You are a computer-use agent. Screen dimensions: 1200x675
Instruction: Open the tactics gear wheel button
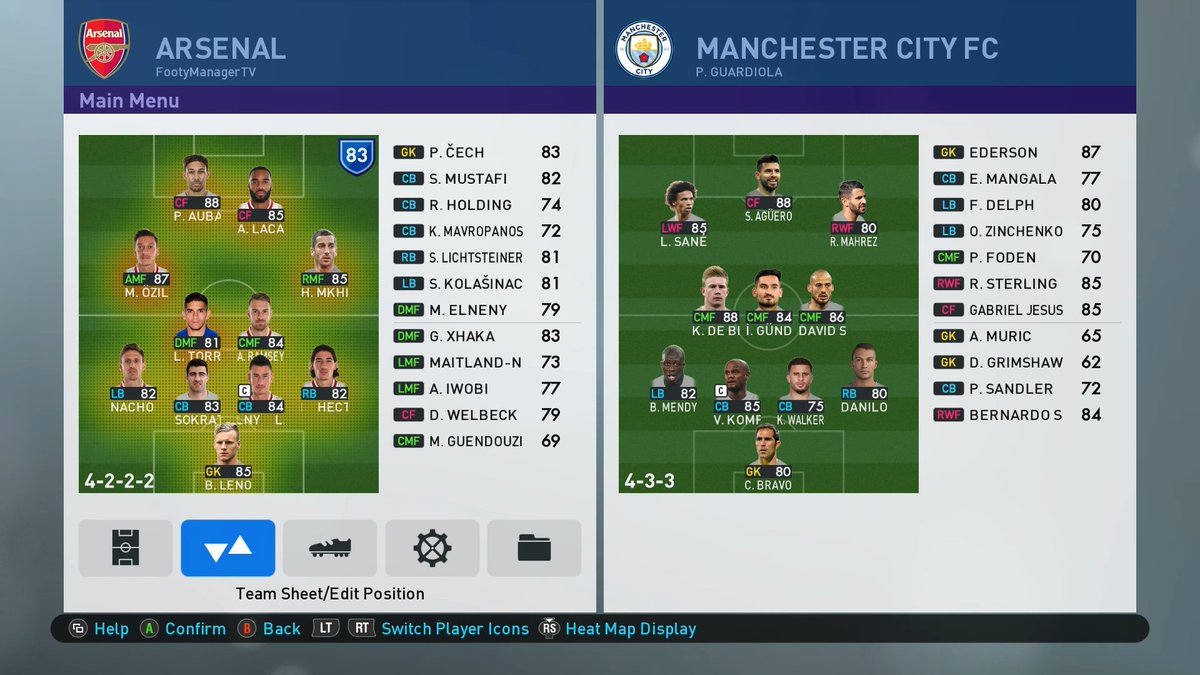(432, 548)
